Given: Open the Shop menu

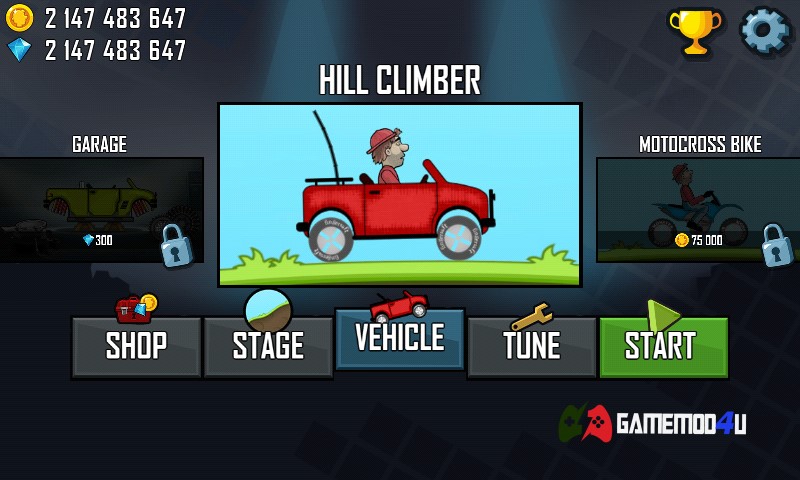Looking at the screenshot, I should [x=136, y=346].
